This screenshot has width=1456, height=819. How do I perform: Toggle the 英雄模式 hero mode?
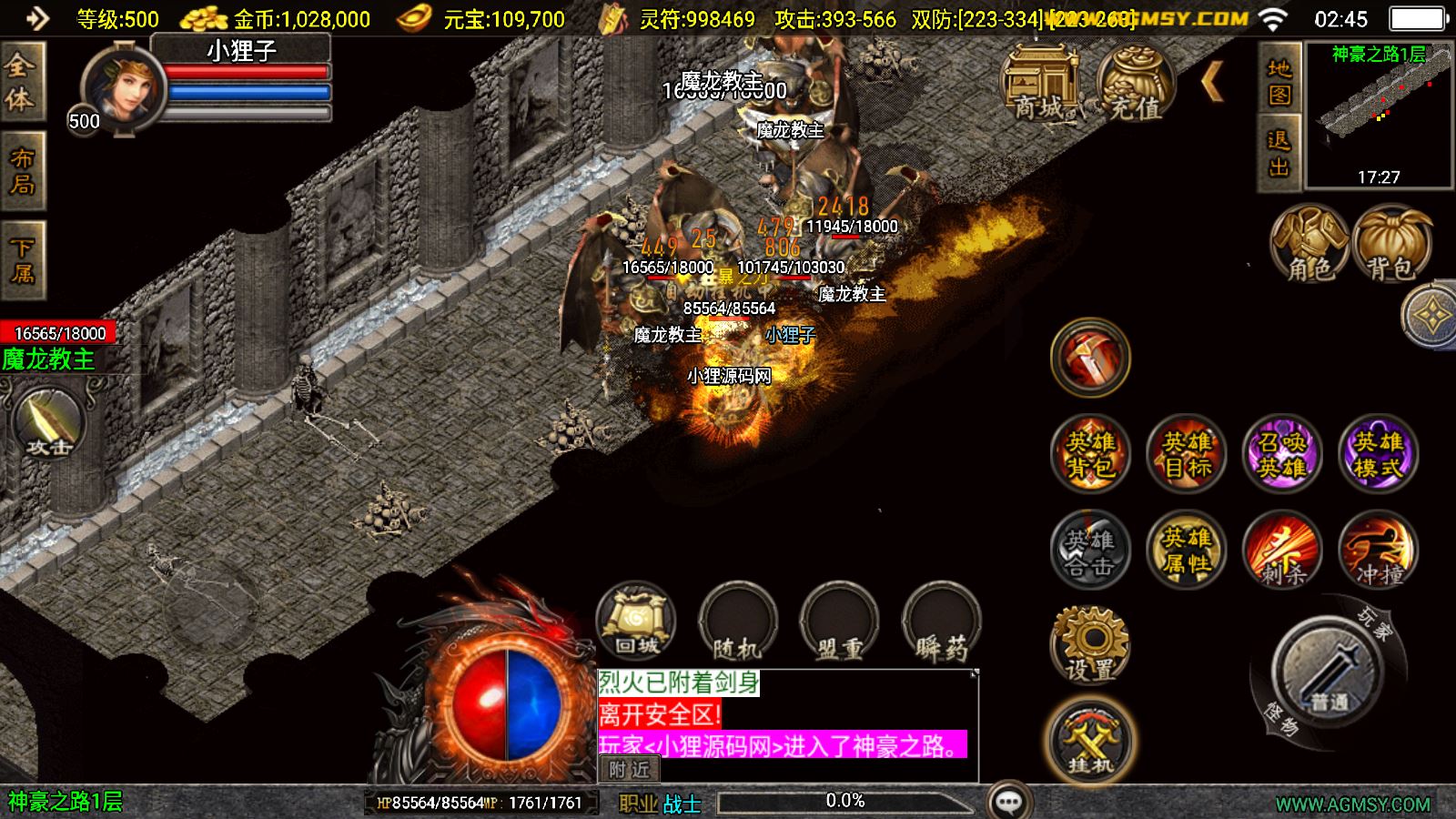click(x=1378, y=454)
